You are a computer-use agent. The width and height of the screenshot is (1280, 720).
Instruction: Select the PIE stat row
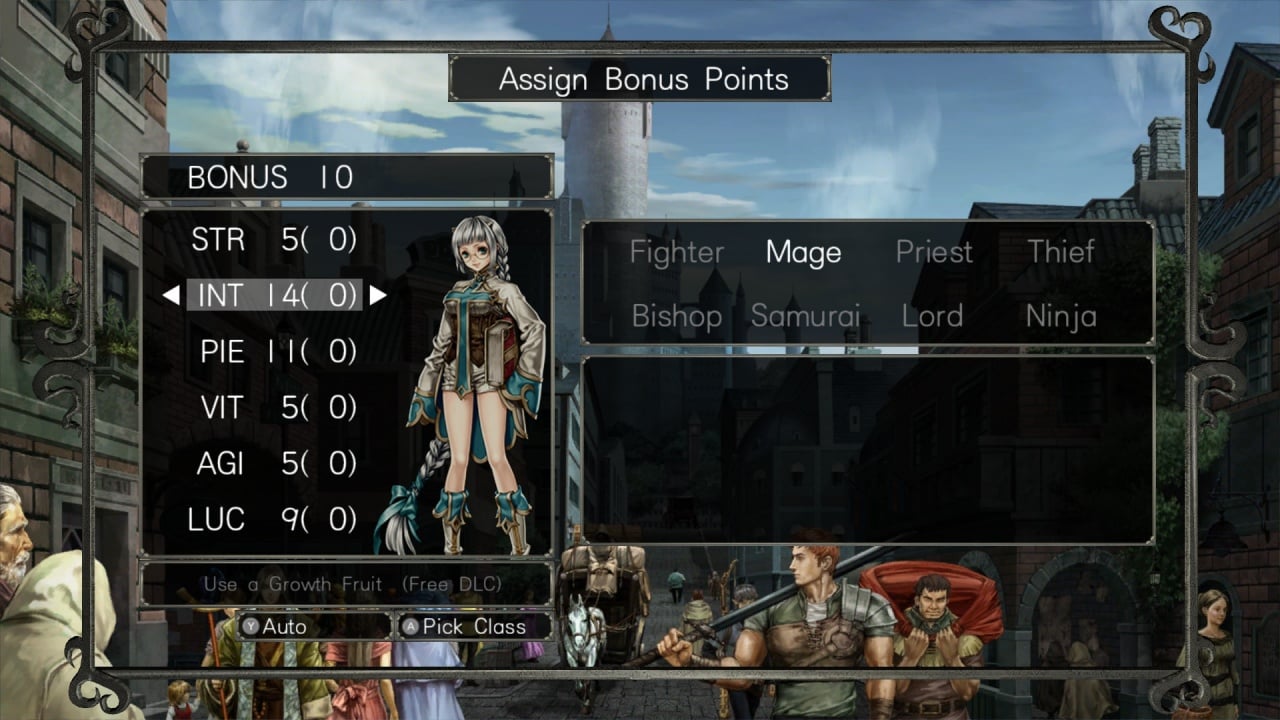coord(273,352)
